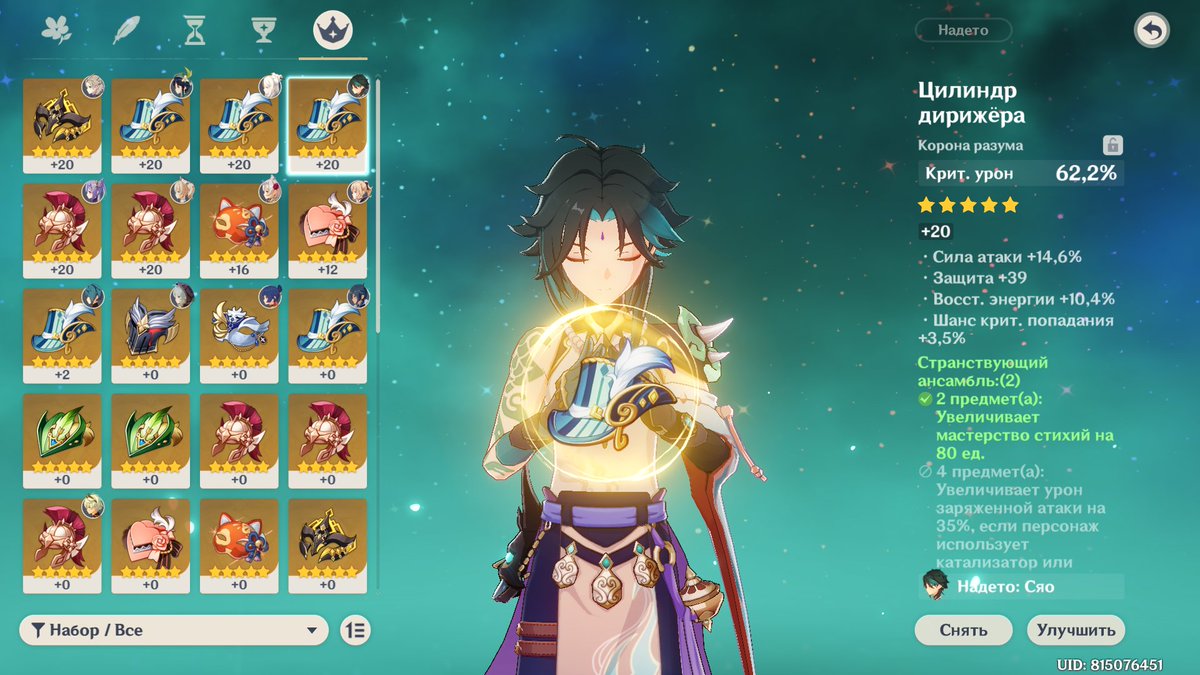Choose the +0 pink hat artifact
Screen dimensions: 1200x675
[150, 544]
